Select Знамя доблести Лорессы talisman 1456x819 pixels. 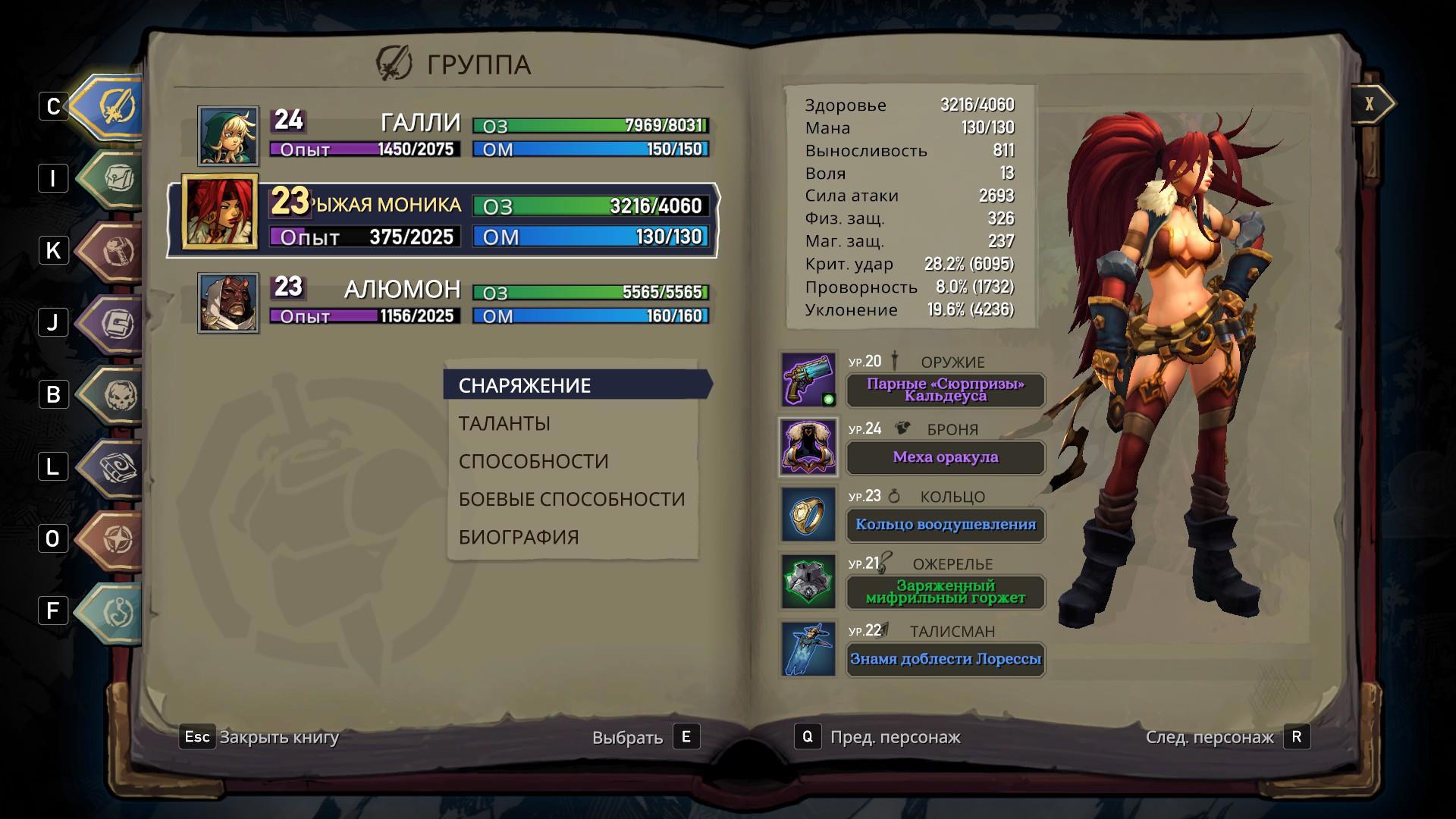tap(945, 659)
